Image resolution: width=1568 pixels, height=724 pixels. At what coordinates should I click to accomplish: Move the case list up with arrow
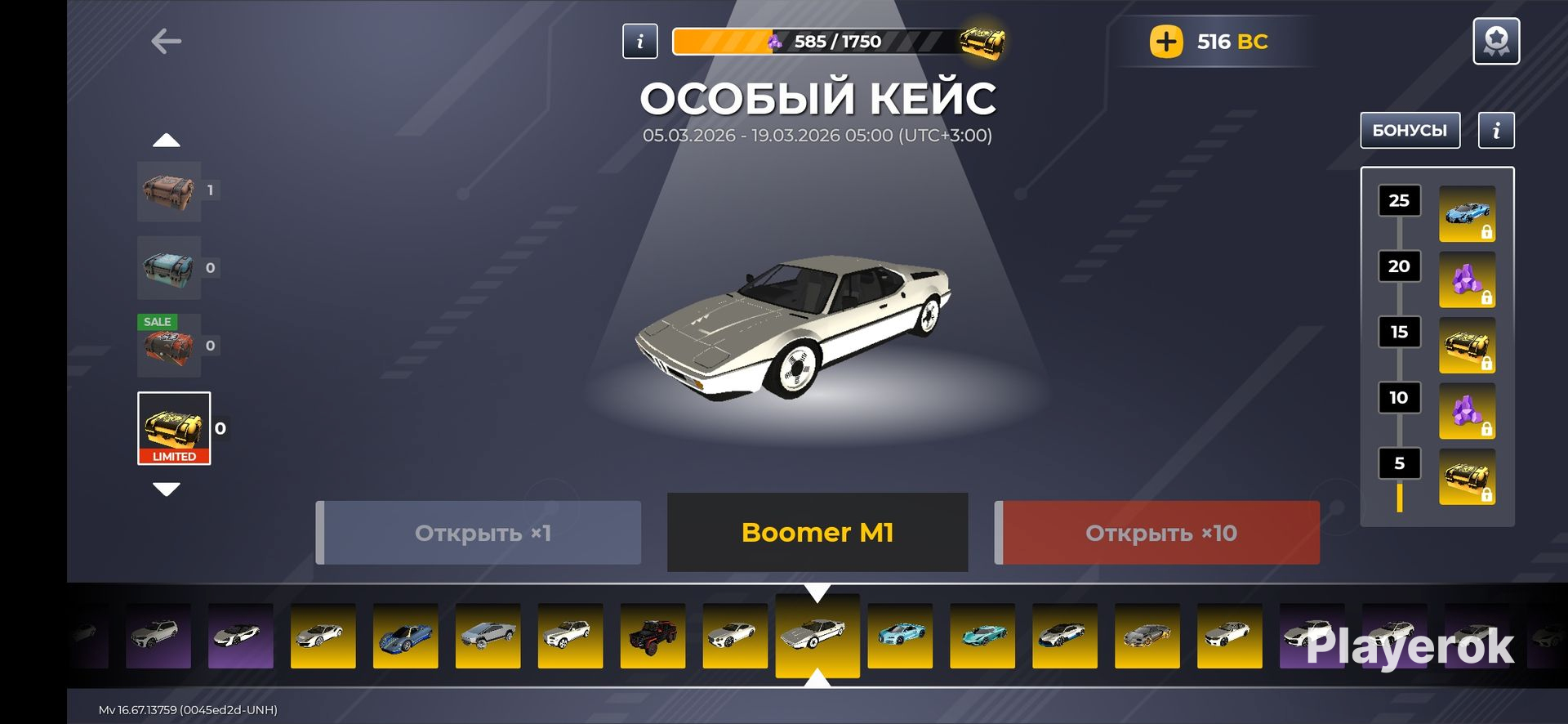(167, 141)
